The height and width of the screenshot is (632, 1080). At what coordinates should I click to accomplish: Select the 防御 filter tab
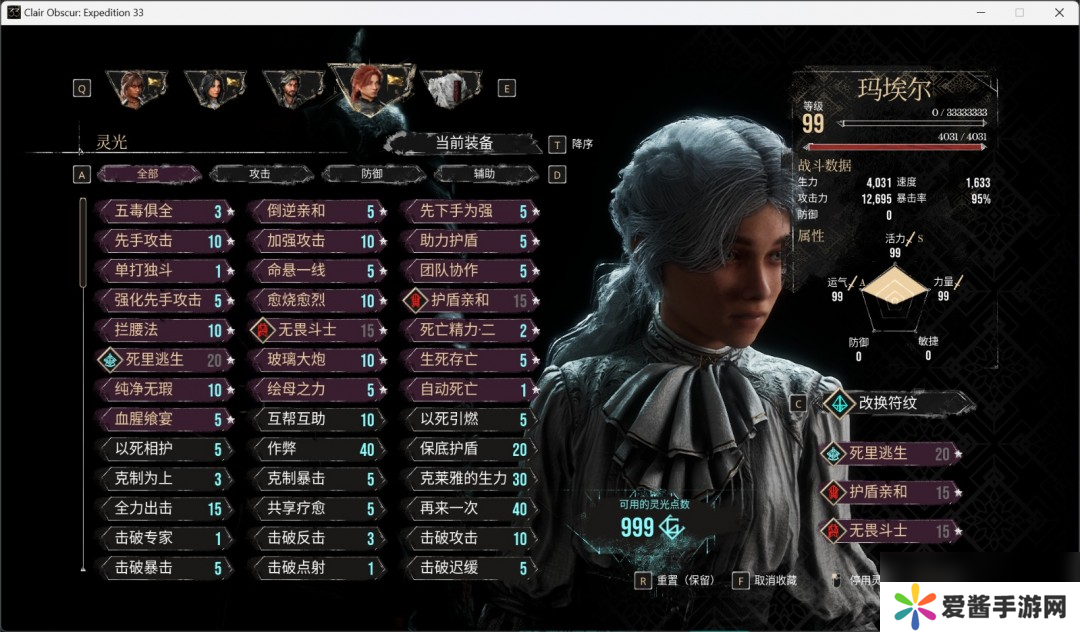click(x=372, y=174)
